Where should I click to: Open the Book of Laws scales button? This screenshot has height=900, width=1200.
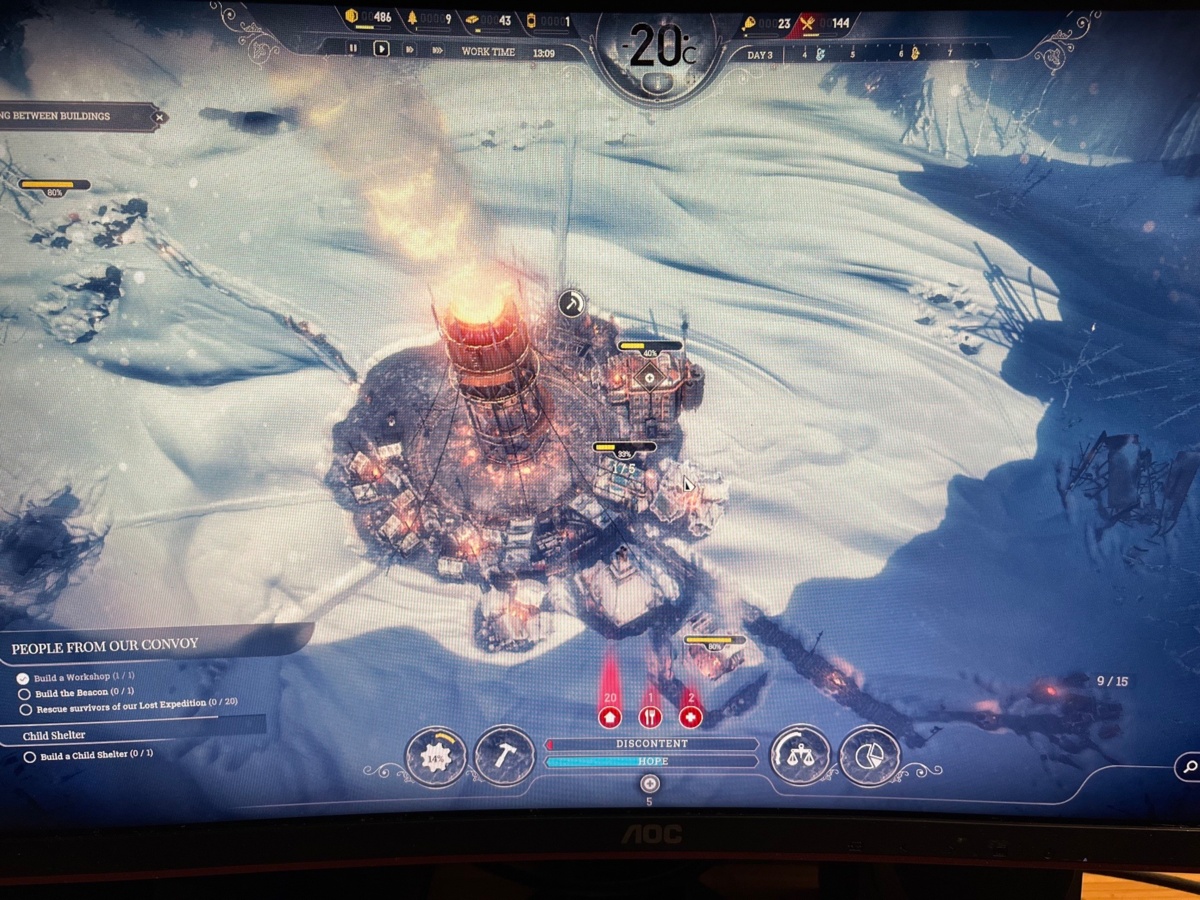(800, 756)
